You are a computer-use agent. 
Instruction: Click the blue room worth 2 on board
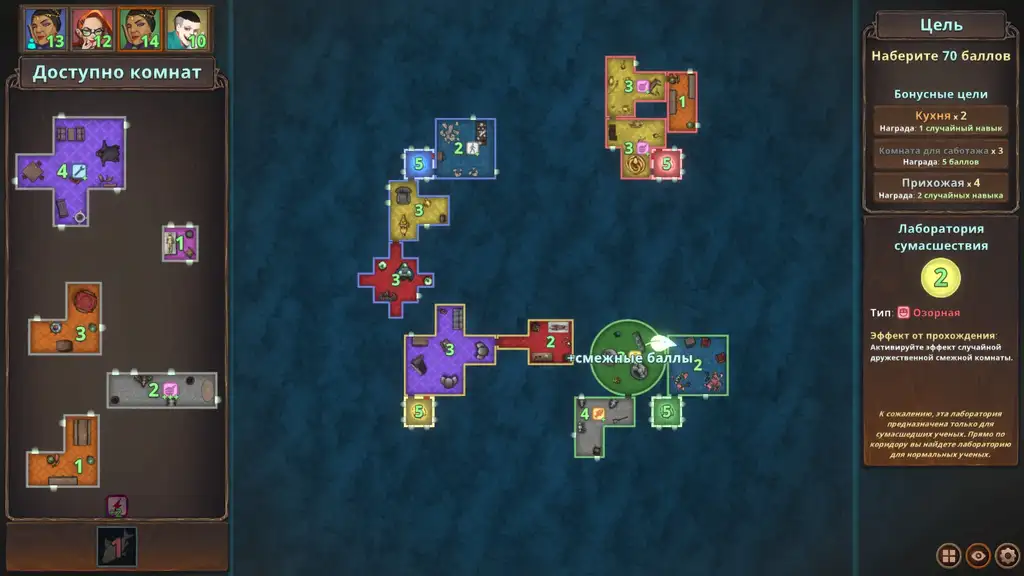click(x=465, y=148)
